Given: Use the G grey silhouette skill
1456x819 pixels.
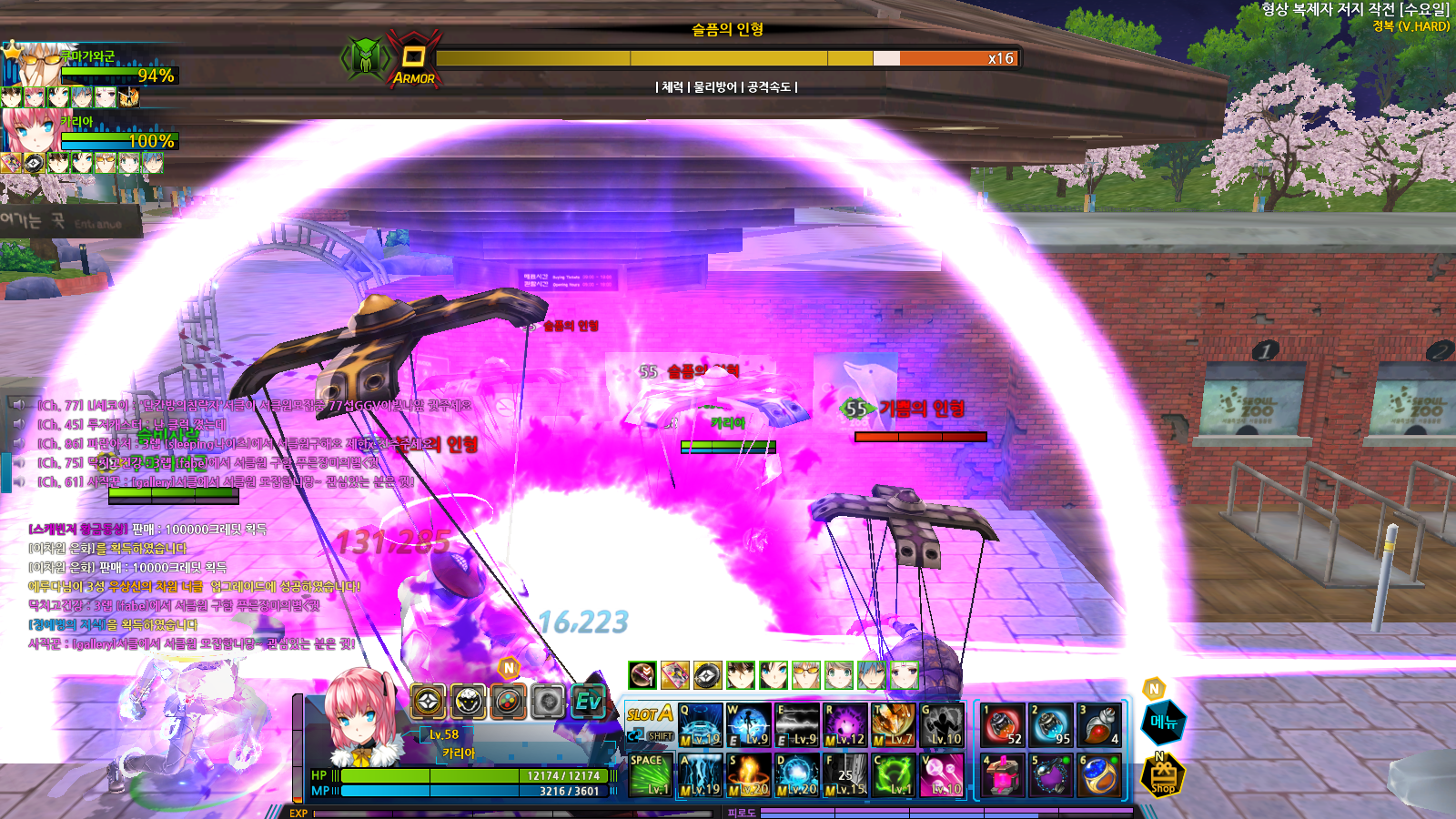Looking at the screenshot, I should pyautogui.click(x=941, y=725).
